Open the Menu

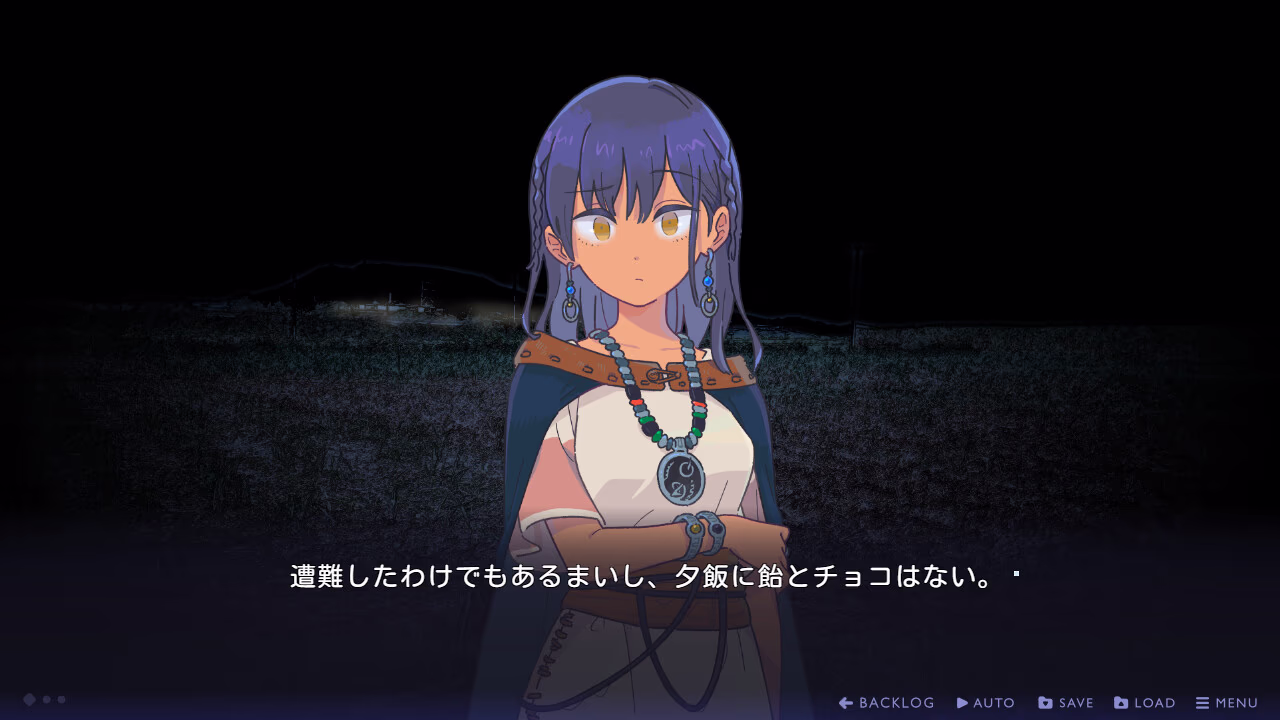(1227, 703)
